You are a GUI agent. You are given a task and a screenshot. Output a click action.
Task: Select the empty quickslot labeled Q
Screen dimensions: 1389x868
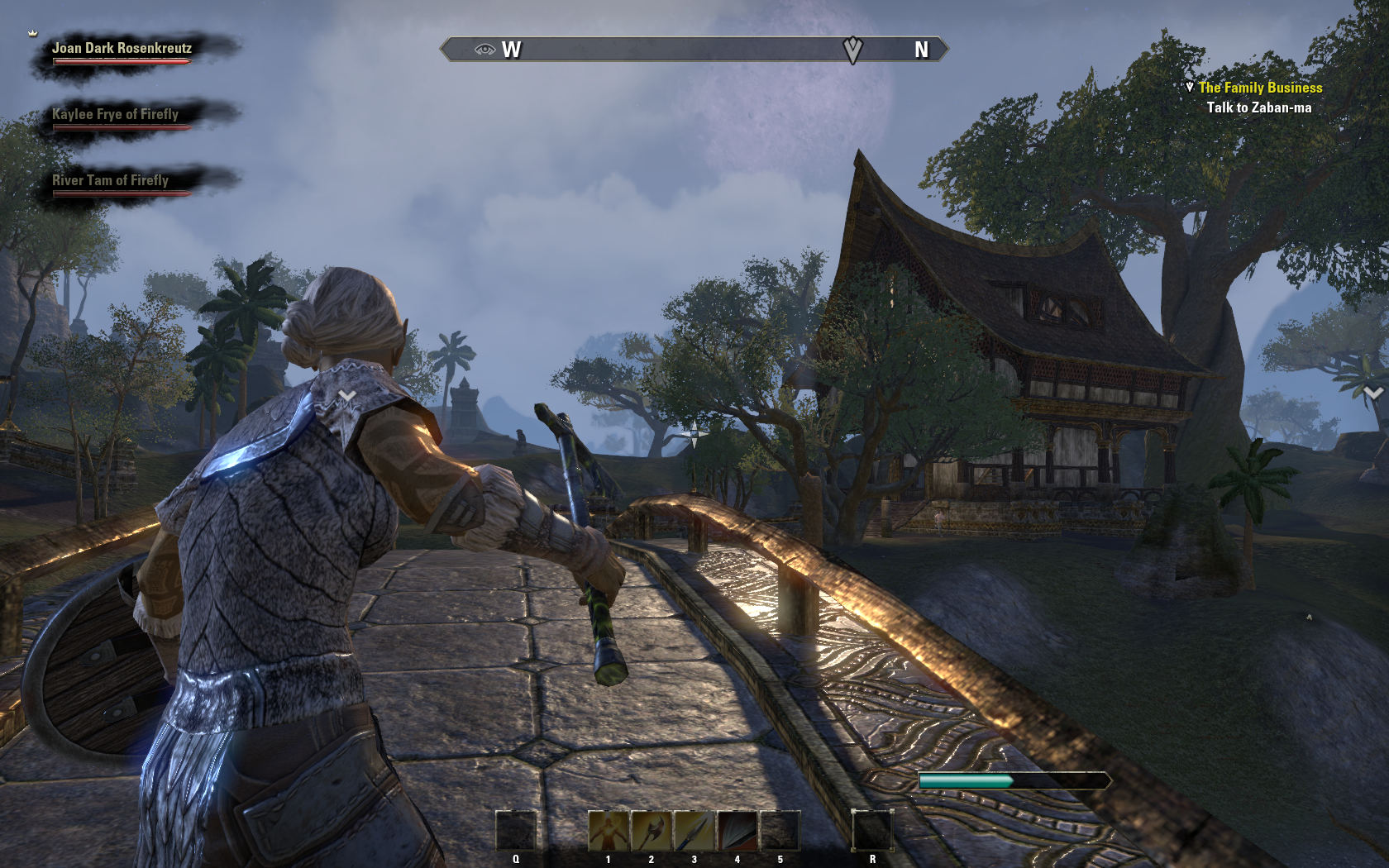(516, 830)
